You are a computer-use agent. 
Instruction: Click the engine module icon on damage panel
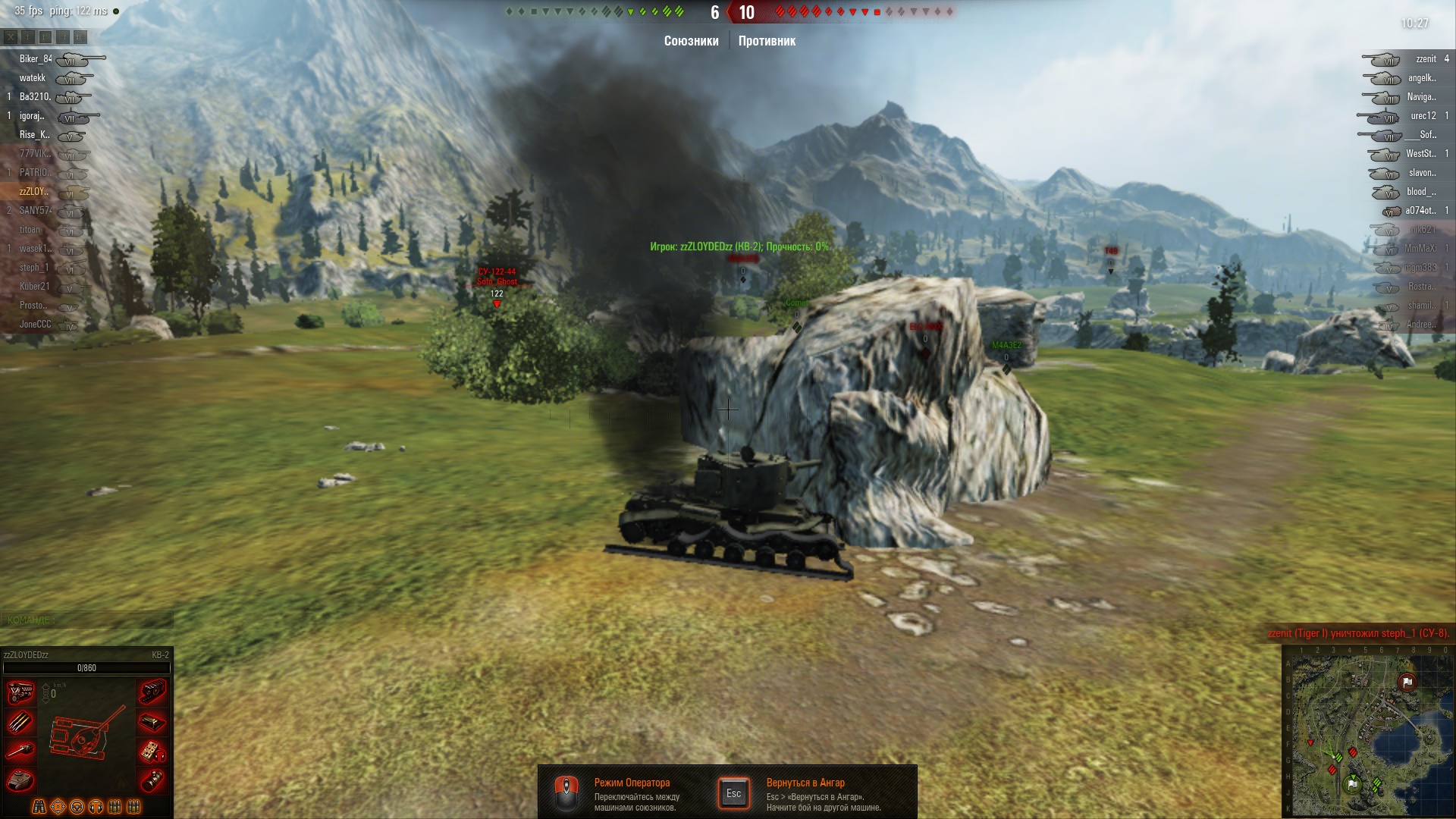pyautogui.click(x=20, y=692)
